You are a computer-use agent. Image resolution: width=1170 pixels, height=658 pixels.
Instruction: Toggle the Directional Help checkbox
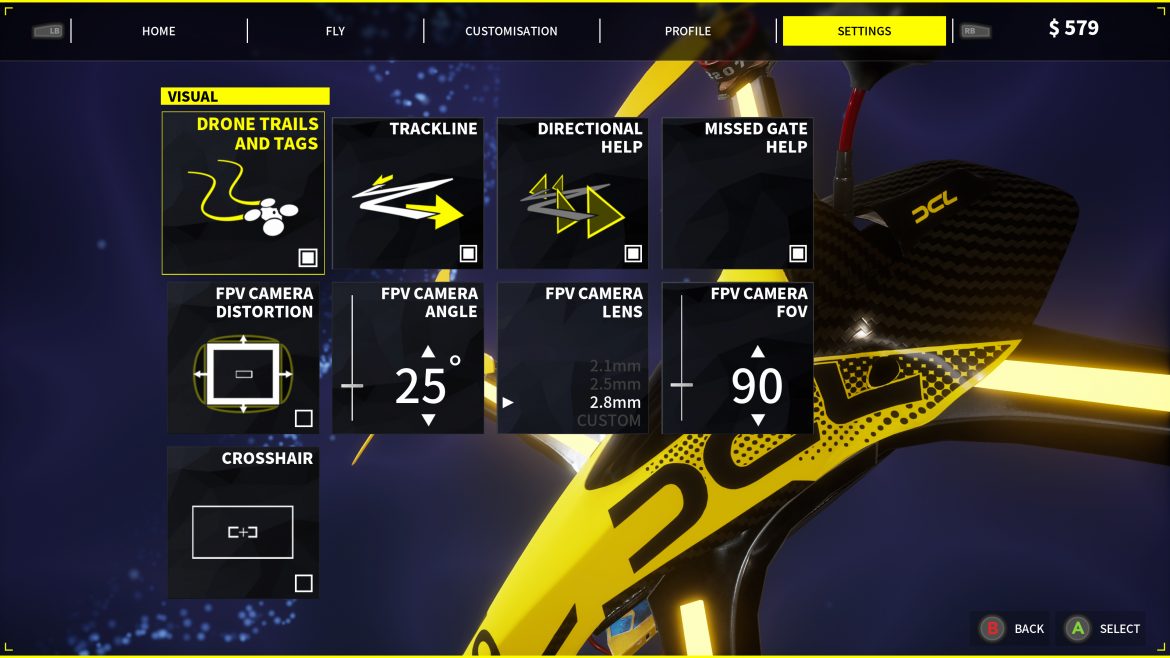633,253
